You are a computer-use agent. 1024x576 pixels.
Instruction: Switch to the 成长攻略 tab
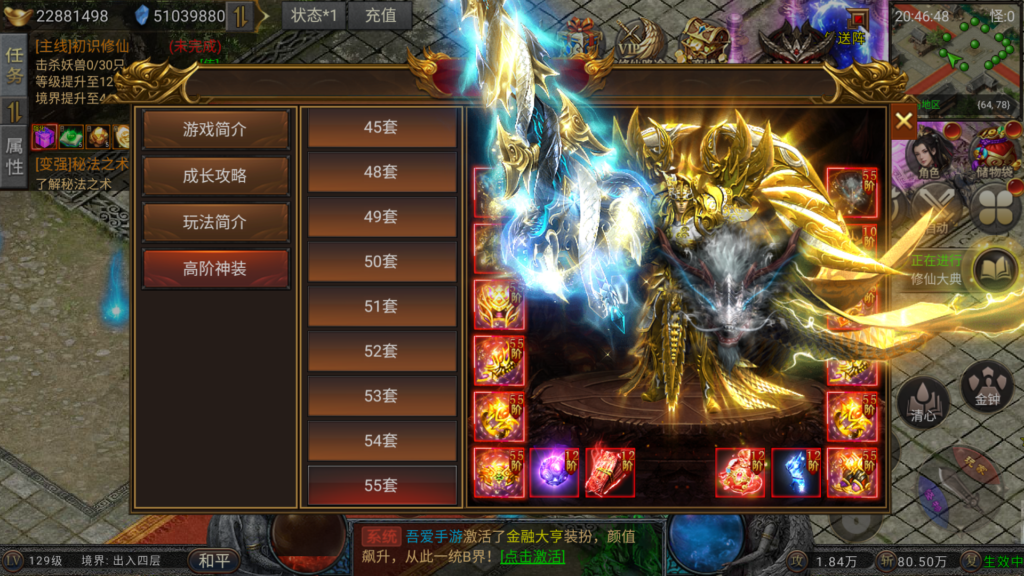pyautogui.click(x=215, y=175)
